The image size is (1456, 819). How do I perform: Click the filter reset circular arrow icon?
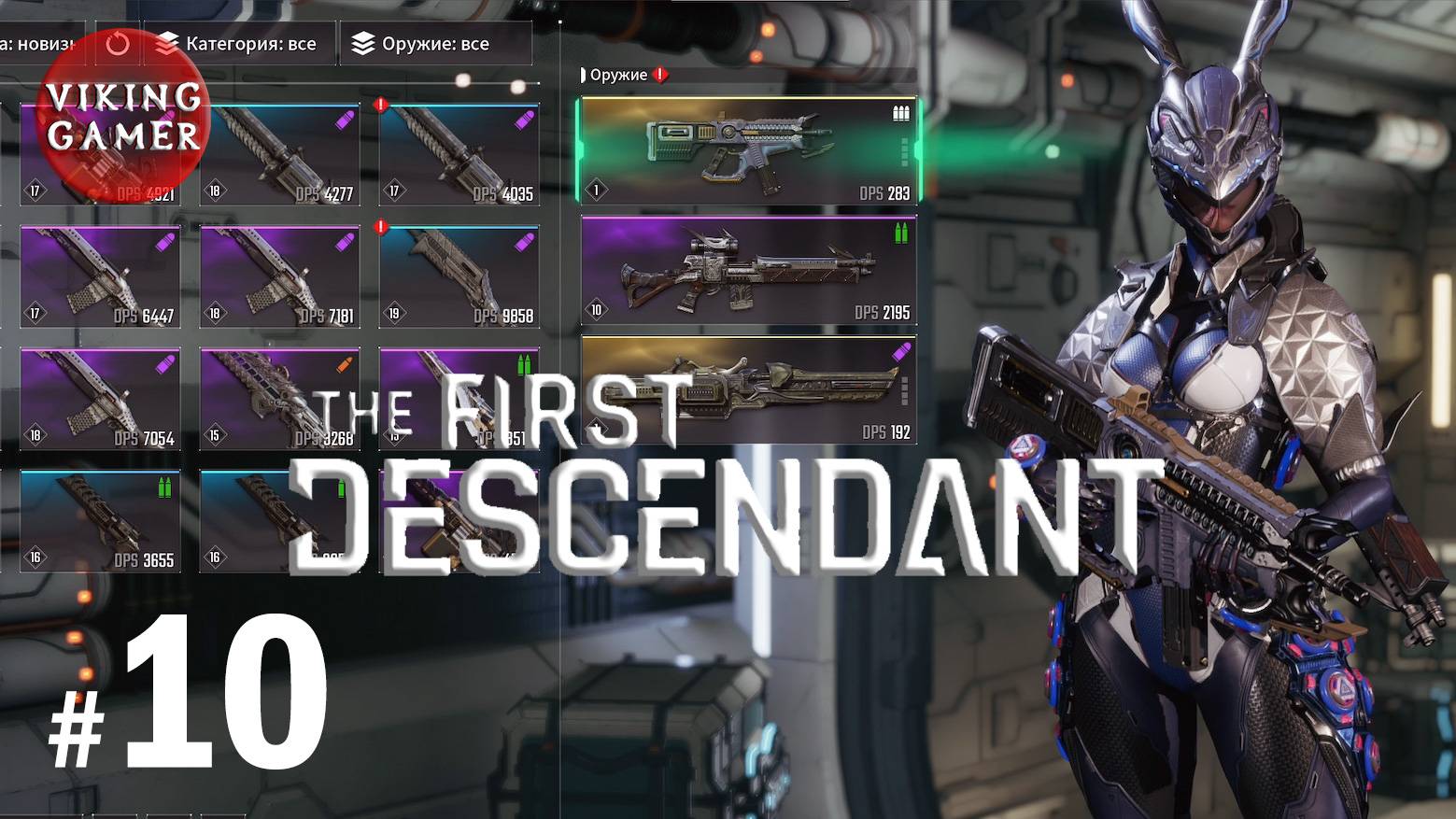(120, 43)
